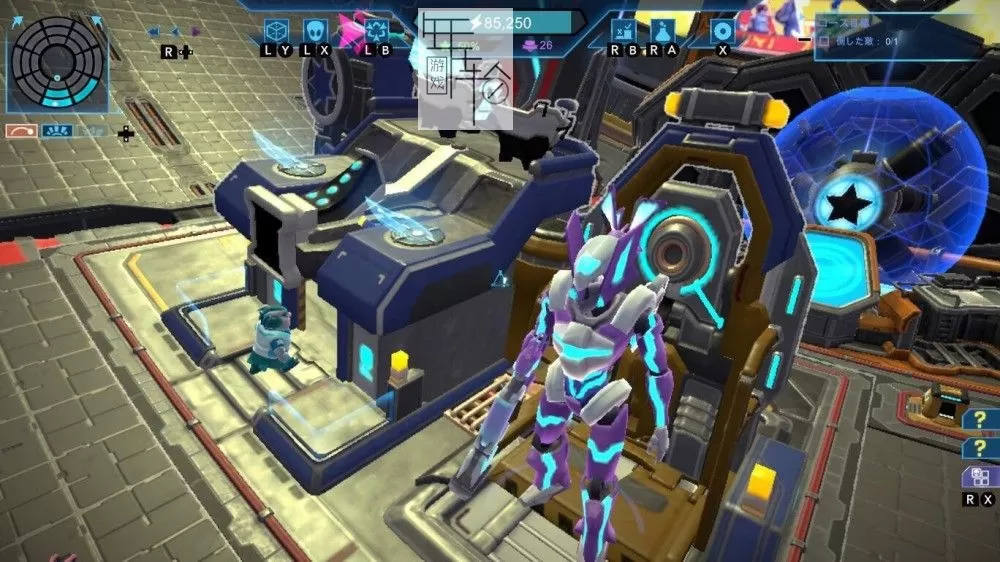The height and width of the screenshot is (562, 1000).
Task: Select the flask research icon
Action: coord(662,31)
